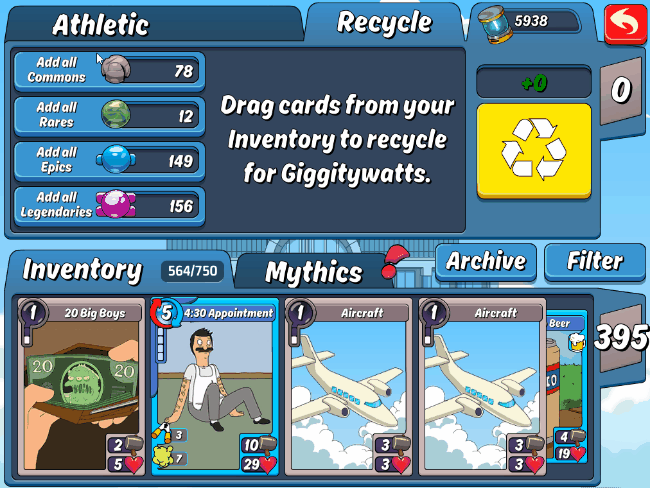Add all Legendaries to recycle
Viewport: 650px width, 488px height.
pyautogui.click(x=109, y=205)
